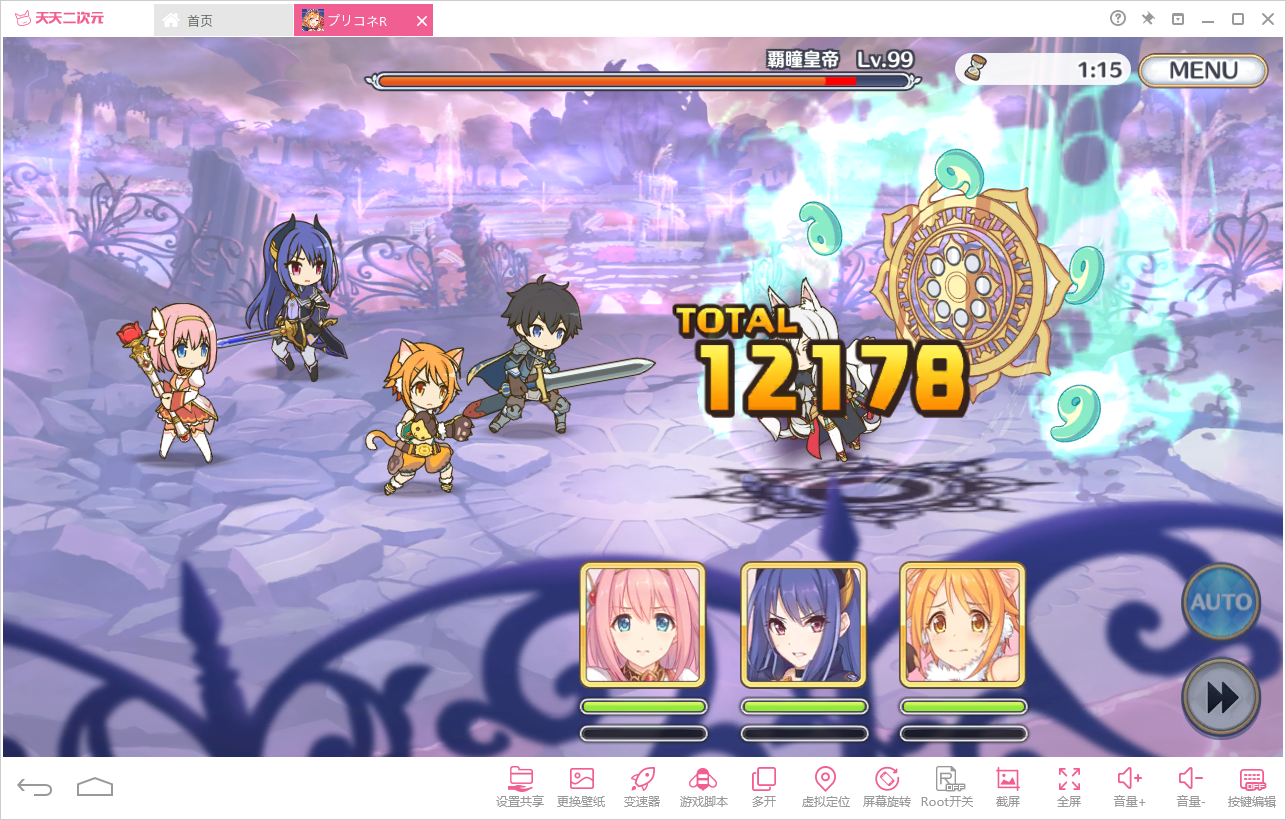The width and height of the screenshot is (1286, 820).
Task: Flip the Root开关 root switch
Action: [x=947, y=785]
